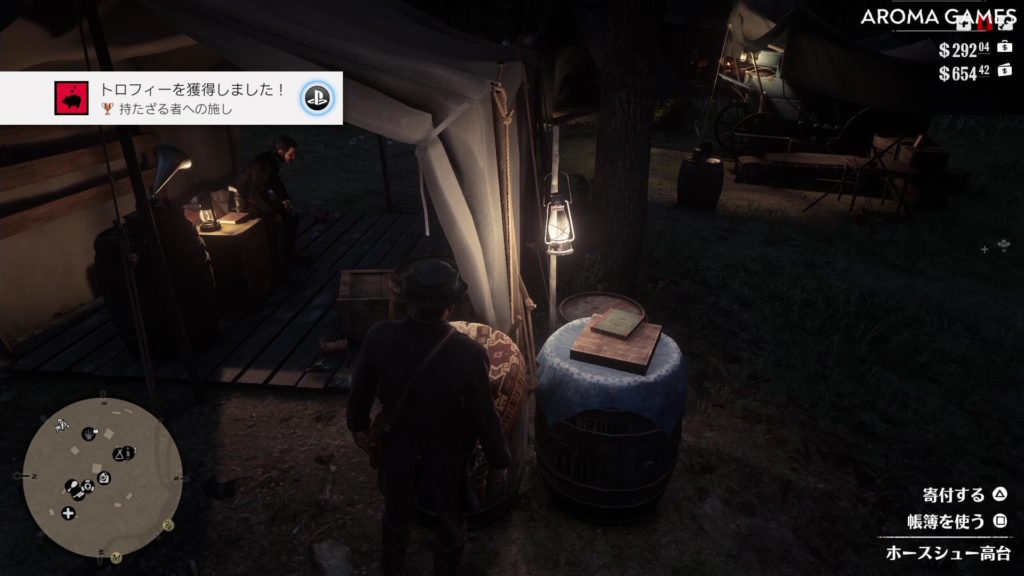This screenshot has width=1024, height=576.
Task: Click the PlayStation logo on the notification
Action: click(318, 98)
